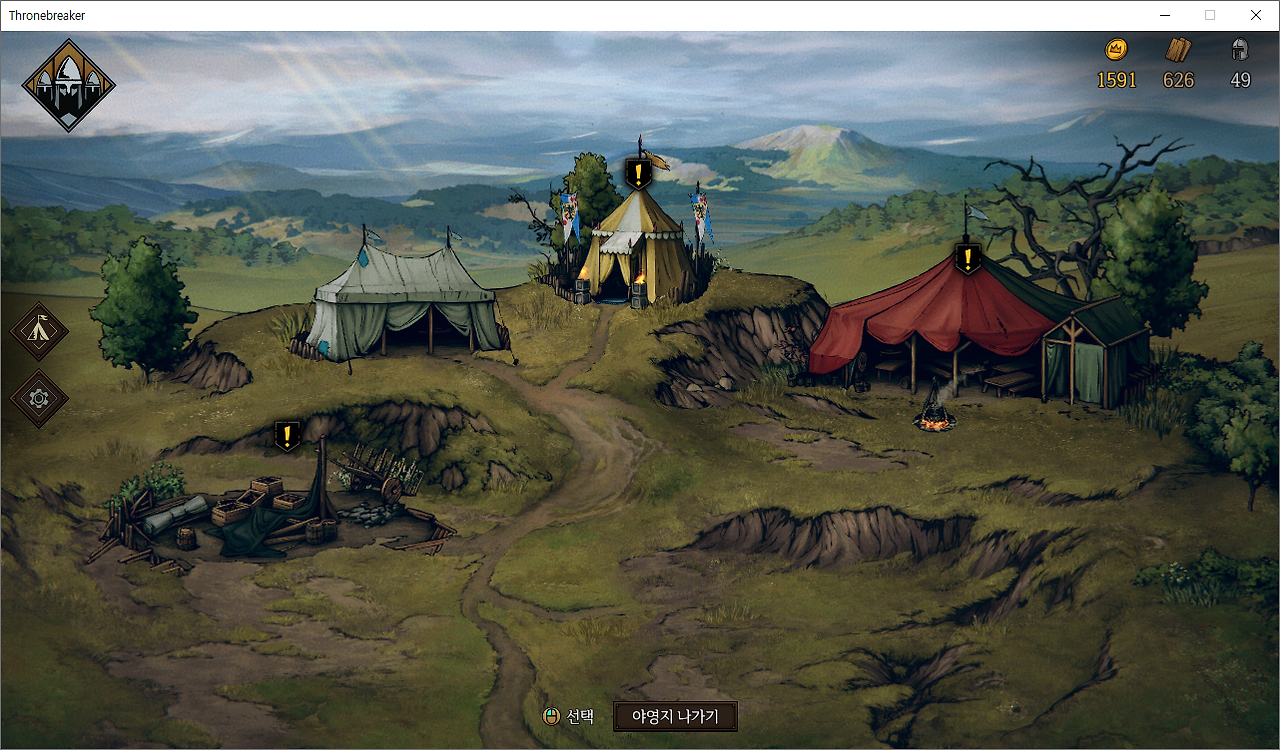Minimize the Thronebreaker window

(1165, 15)
